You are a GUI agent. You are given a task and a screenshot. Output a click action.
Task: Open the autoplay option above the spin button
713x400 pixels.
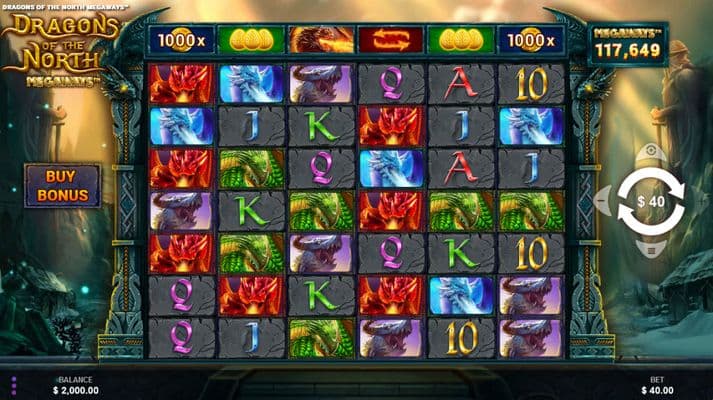click(650, 152)
